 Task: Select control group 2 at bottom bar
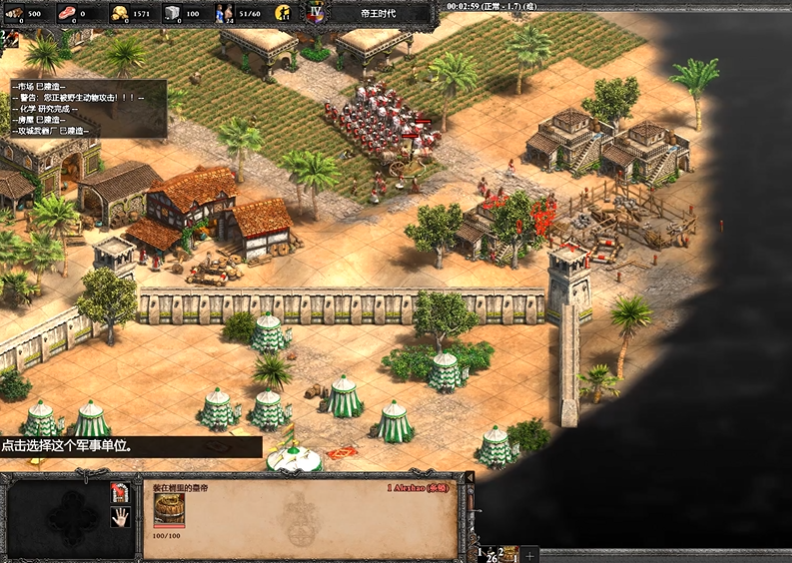point(508,553)
